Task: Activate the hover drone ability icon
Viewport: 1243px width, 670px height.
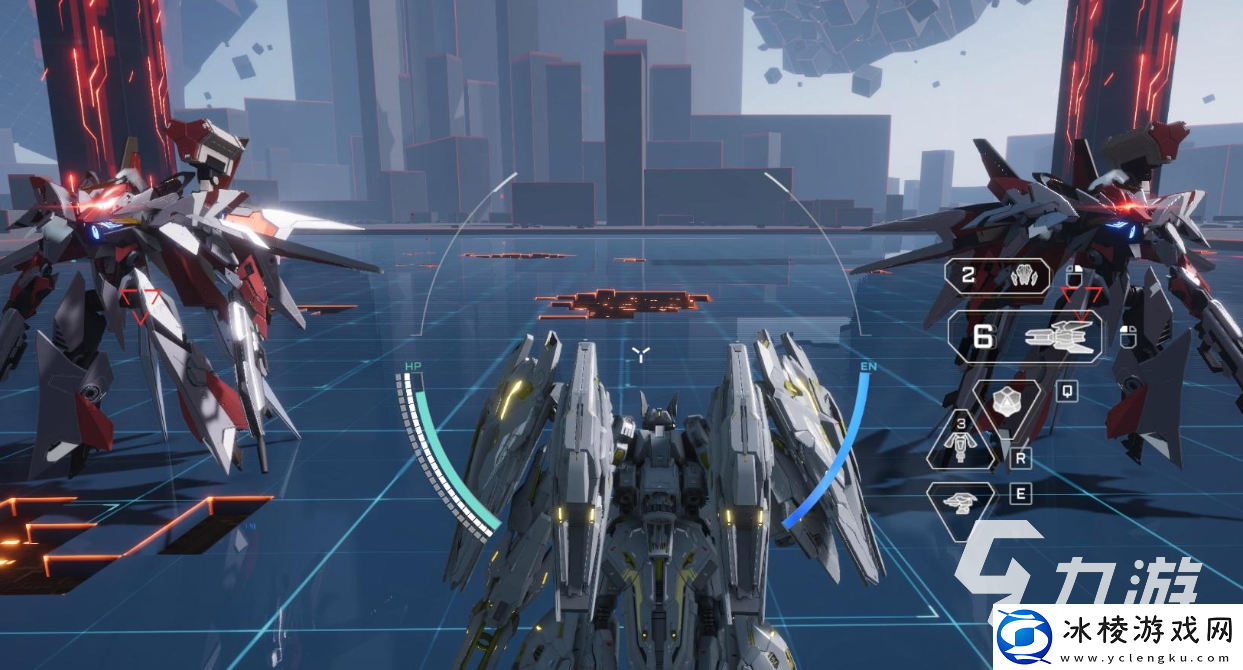Action: (x=961, y=498)
